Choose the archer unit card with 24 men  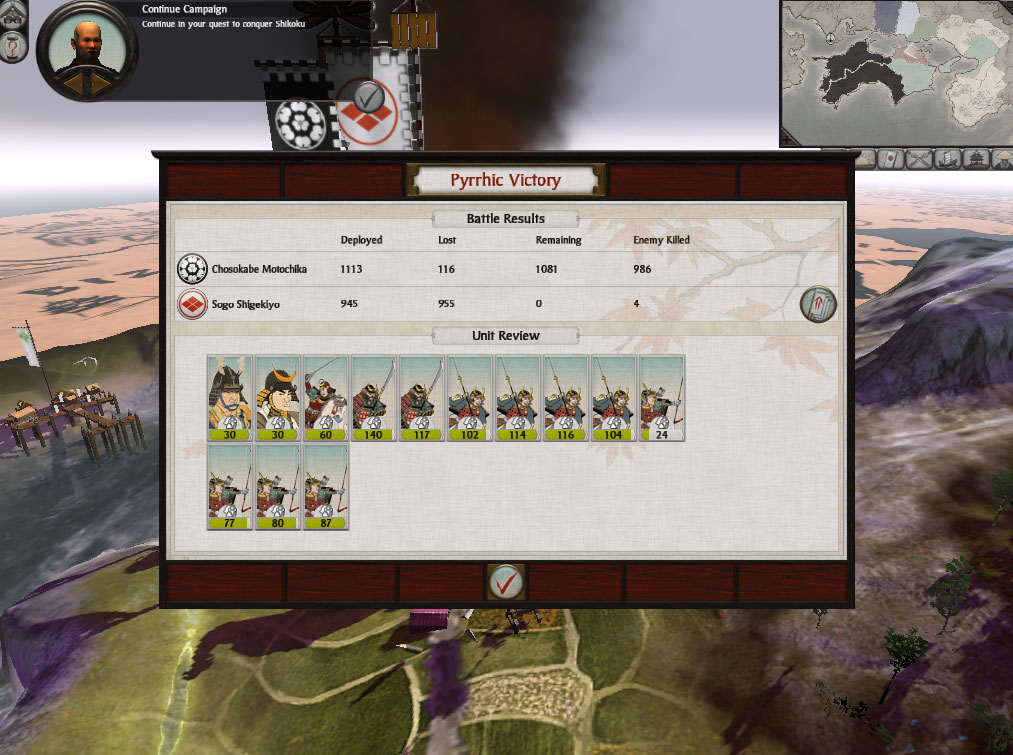[662, 398]
